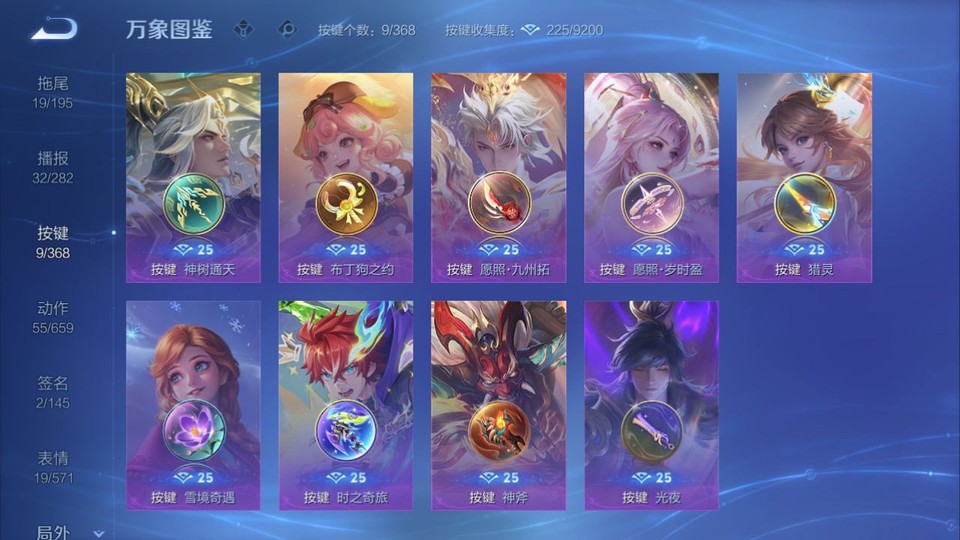The height and width of the screenshot is (540, 960).
Task: Open the 光夜 key skin card
Action: (651, 405)
